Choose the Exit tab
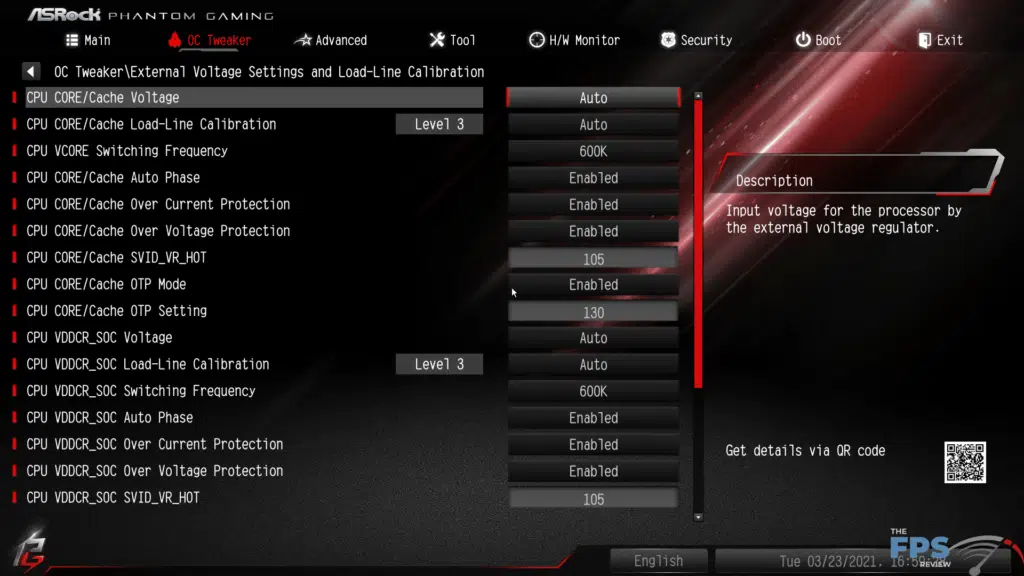 940,40
